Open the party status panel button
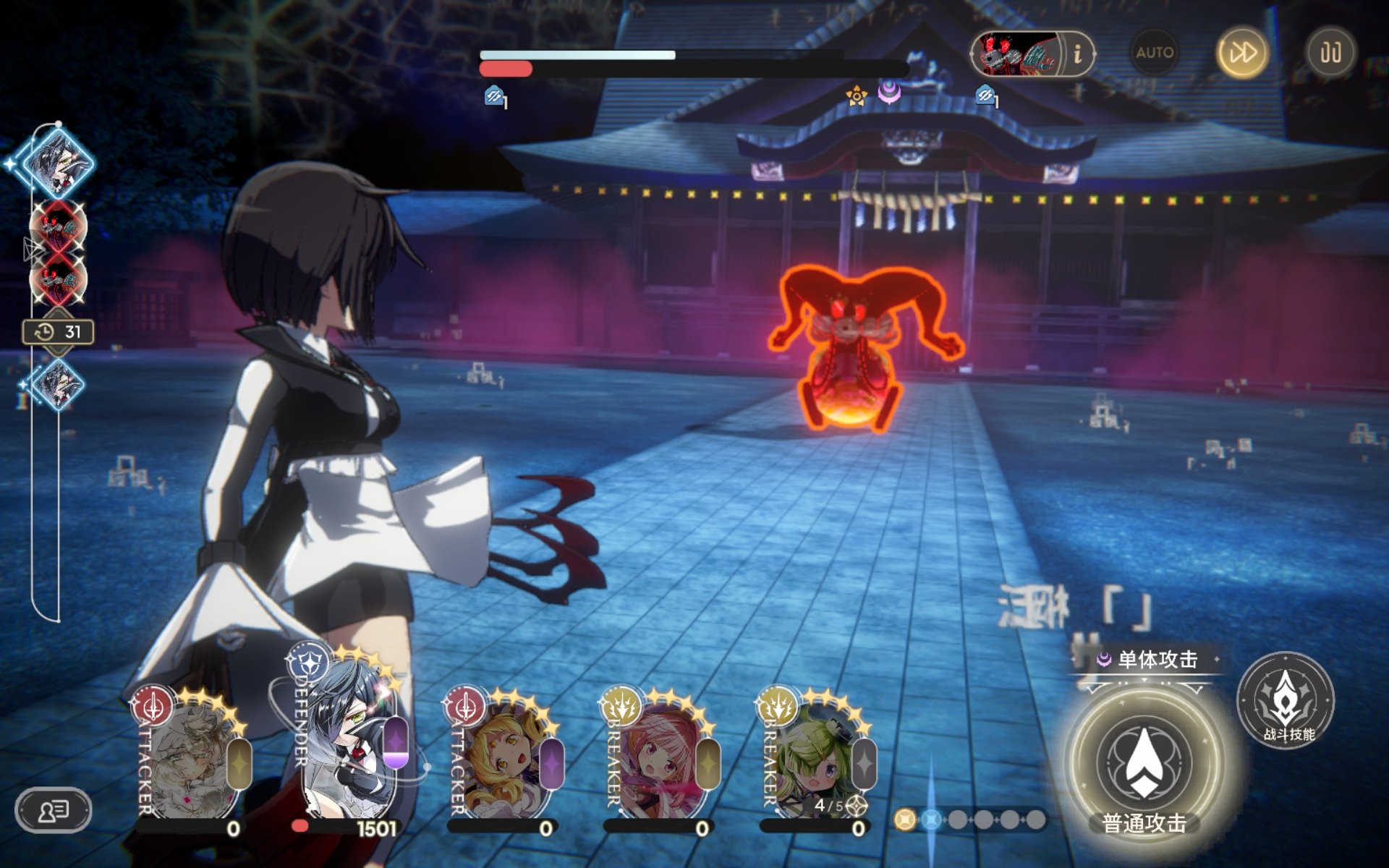The height and width of the screenshot is (868, 1389). click(54, 810)
